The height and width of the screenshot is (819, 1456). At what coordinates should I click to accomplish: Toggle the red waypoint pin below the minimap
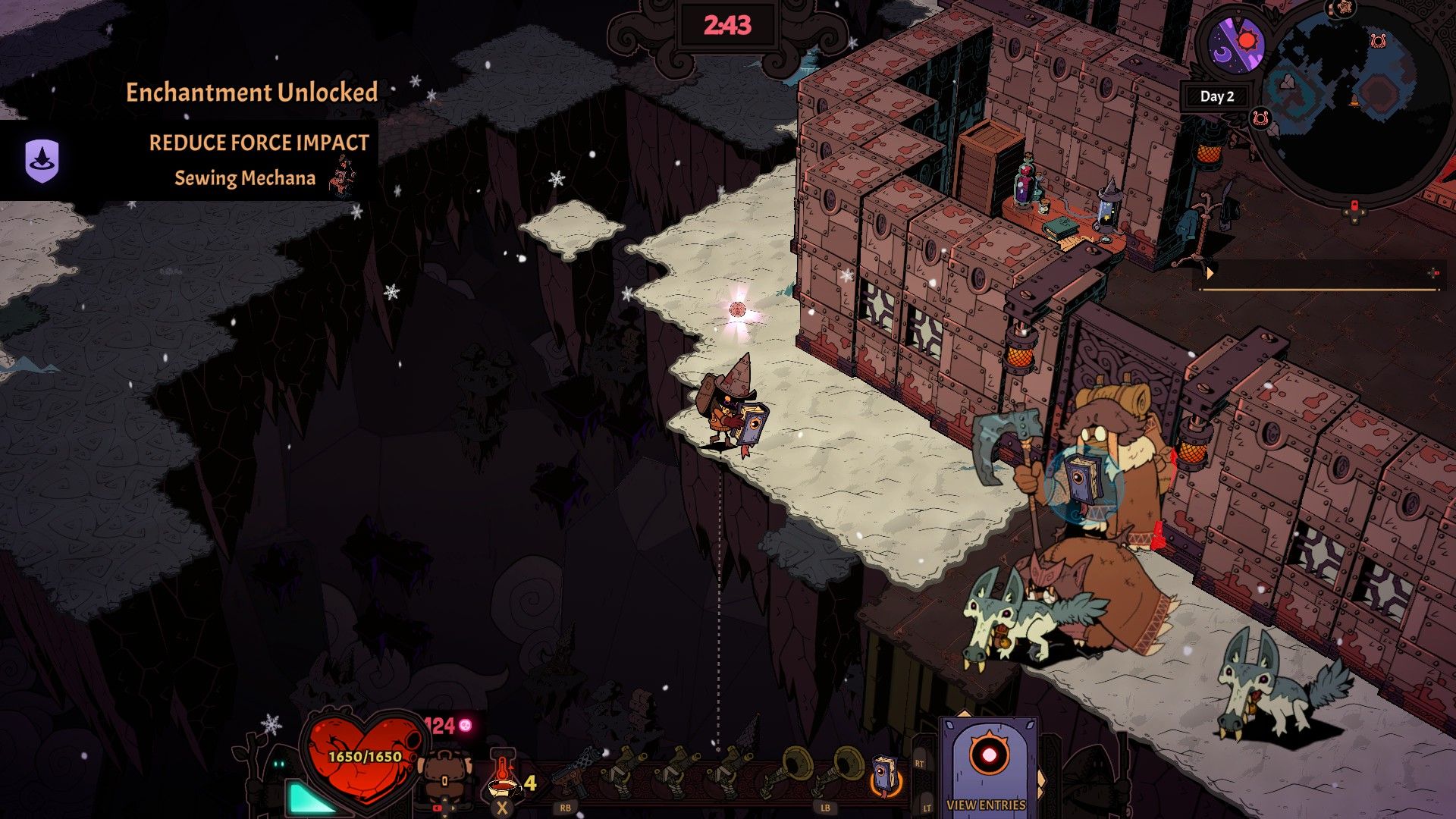[1355, 204]
